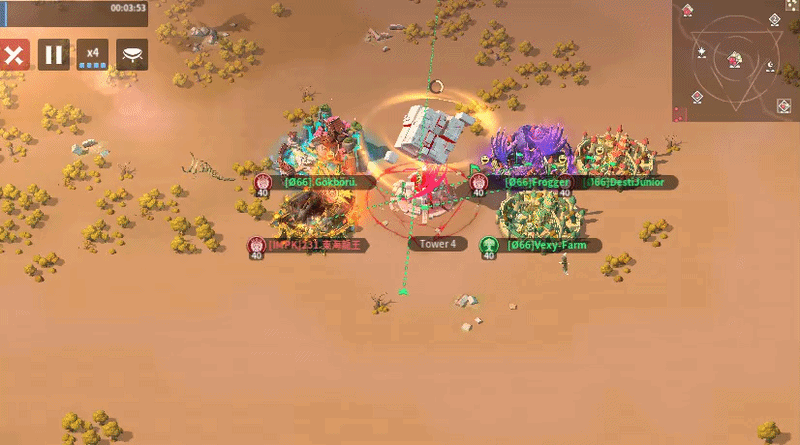Toggle the camera view button

point(132,54)
